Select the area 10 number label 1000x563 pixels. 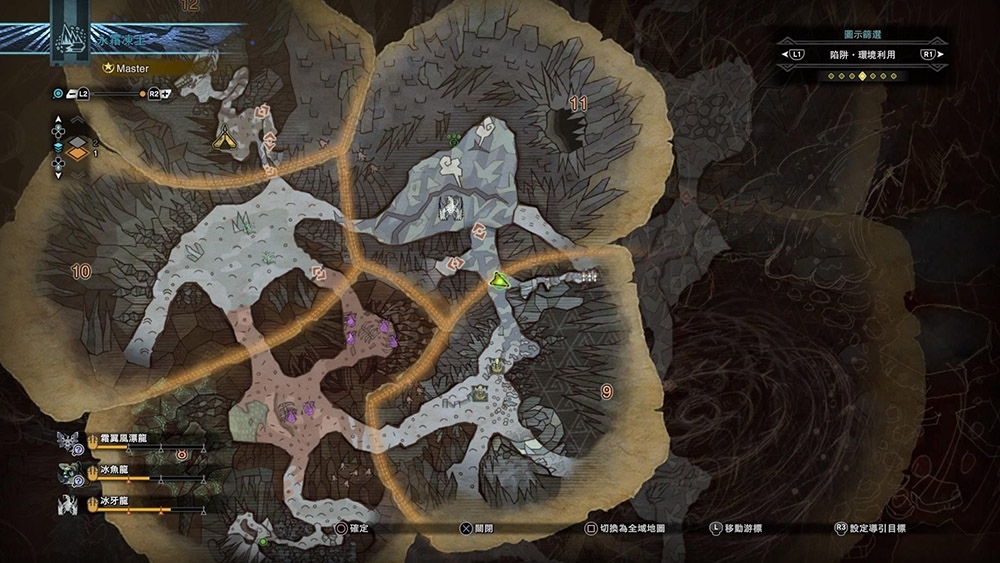(x=81, y=271)
